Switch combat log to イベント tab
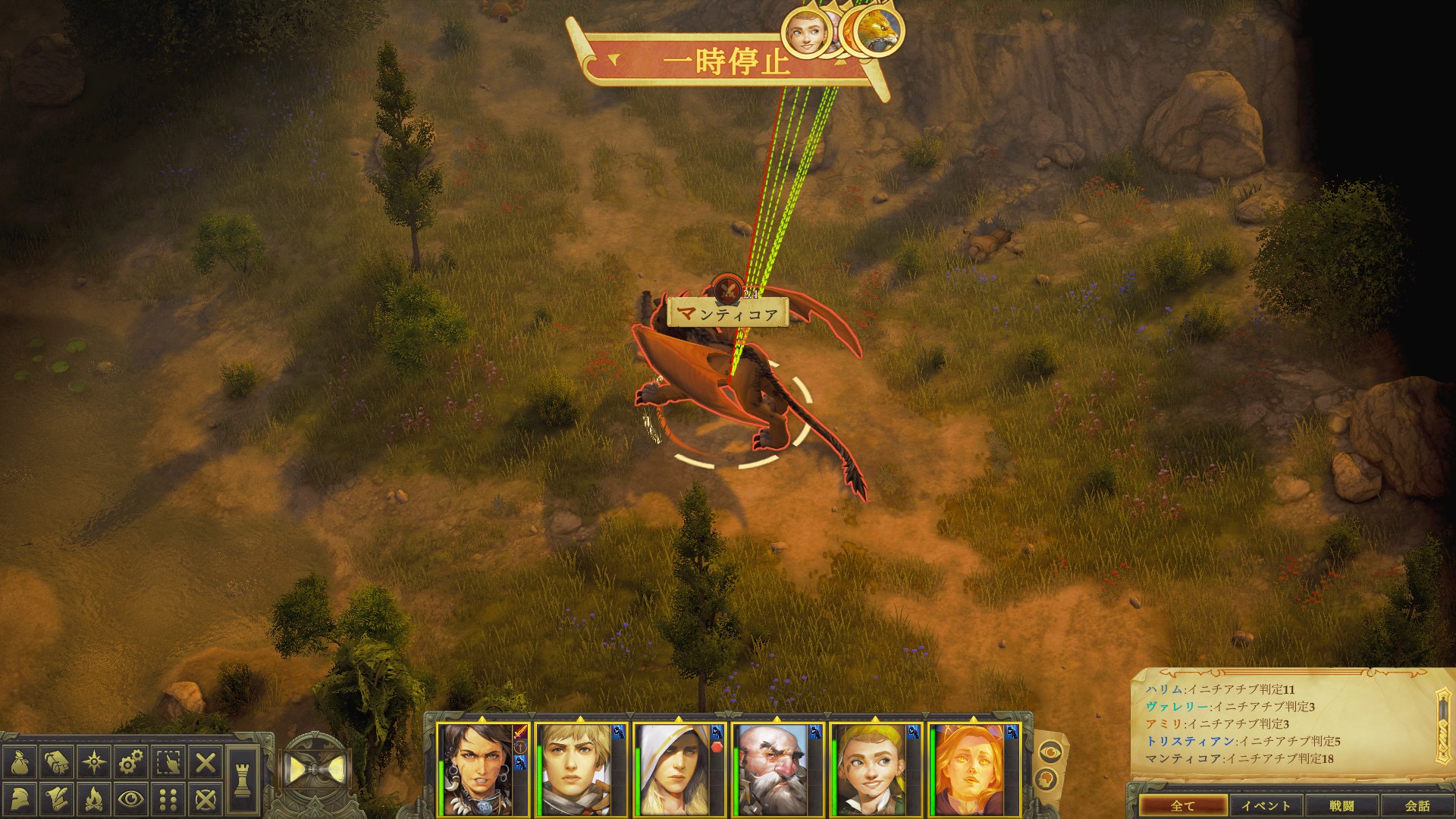This screenshot has height=819, width=1456. coord(1266,805)
